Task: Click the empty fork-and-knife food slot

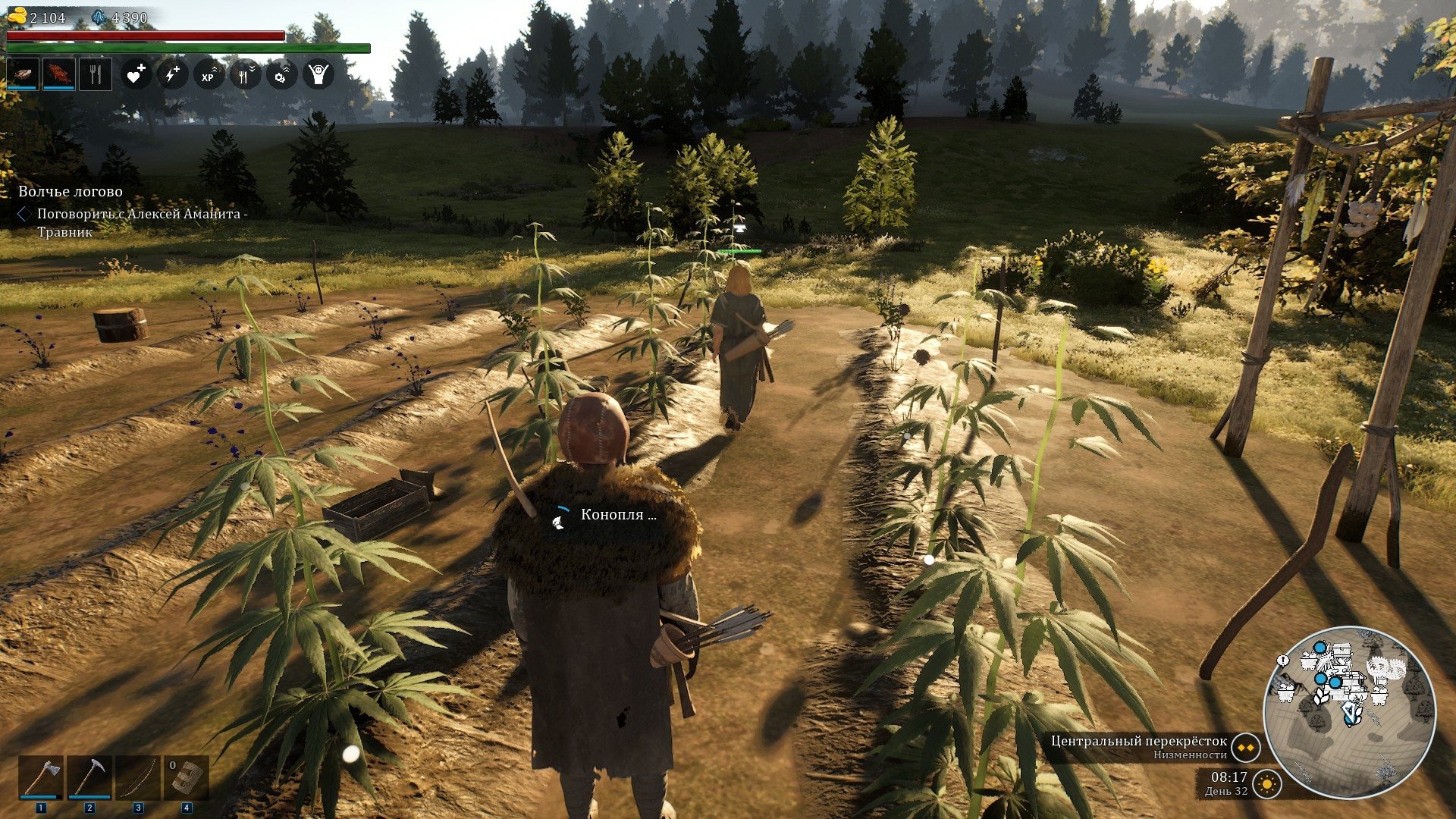Action: click(x=95, y=74)
